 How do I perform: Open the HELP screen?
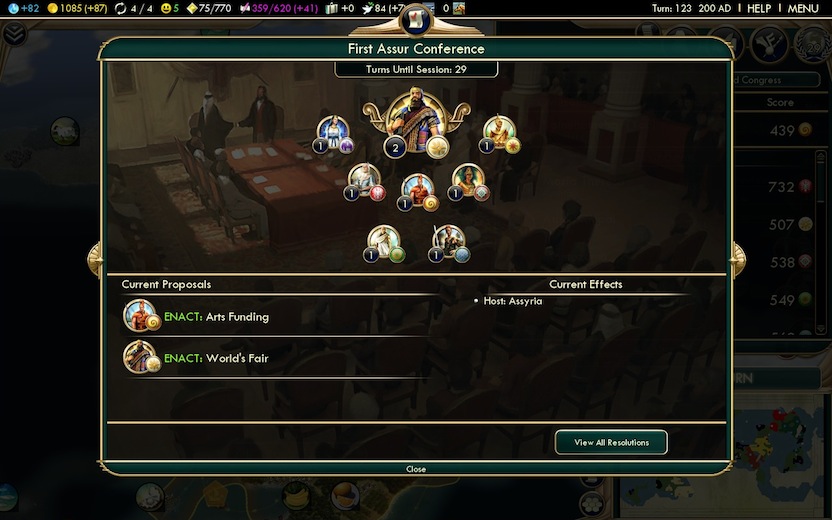click(759, 8)
